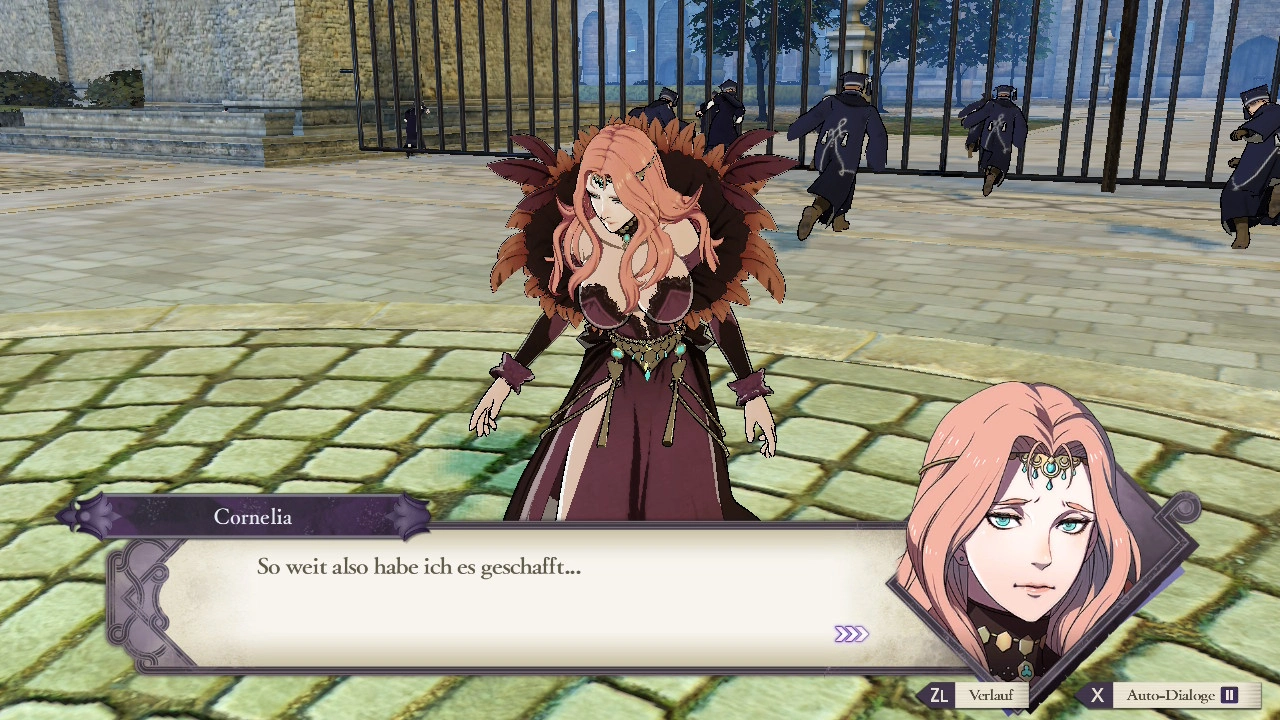This screenshot has width=1280, height=720.
Task: Toggle Auto-Dialoge playback
Action: (x=1168, y=695)
